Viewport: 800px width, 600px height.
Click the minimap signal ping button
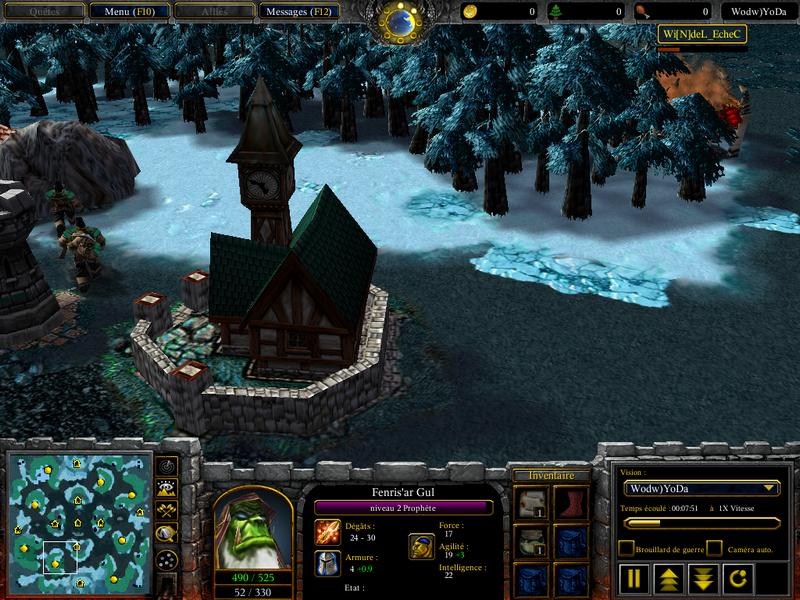click(167, 465)
